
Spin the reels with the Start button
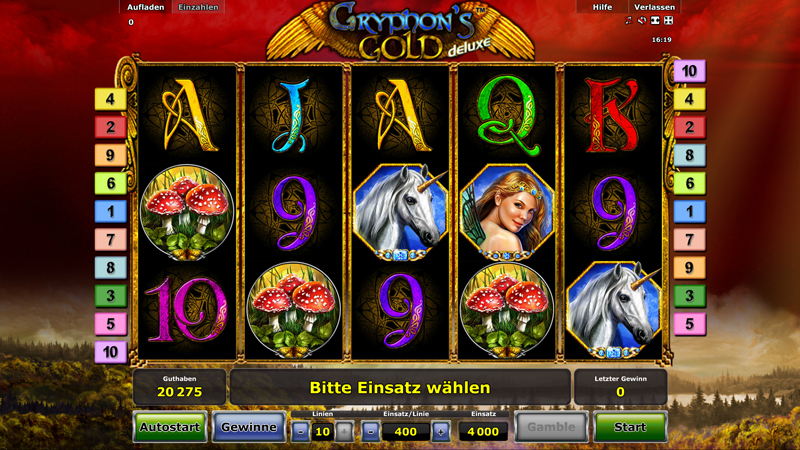point(630,427)
